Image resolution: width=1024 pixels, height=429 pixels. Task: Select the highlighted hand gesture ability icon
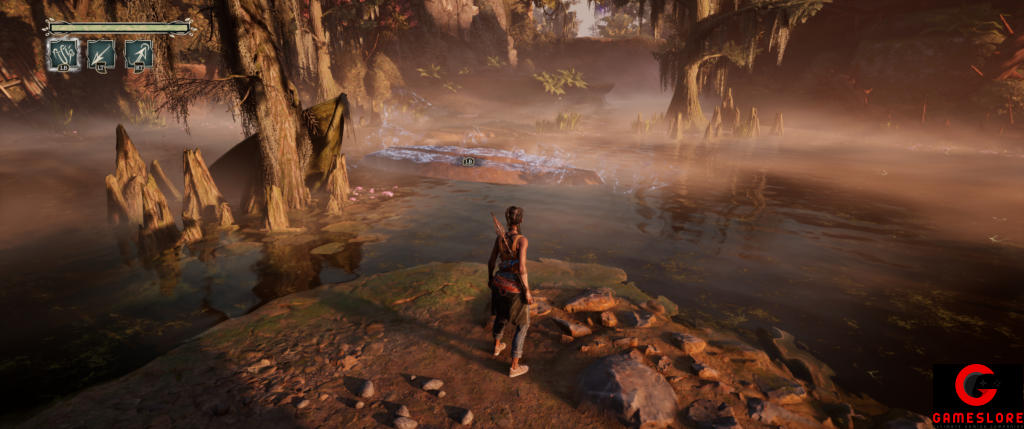point(63,54)
